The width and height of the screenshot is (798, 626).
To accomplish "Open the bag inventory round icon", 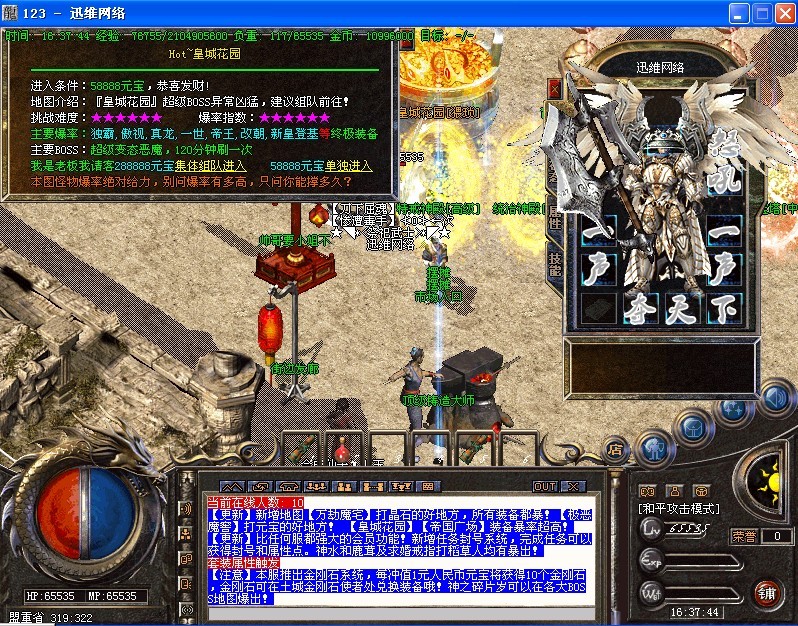I will coord(692,424).
